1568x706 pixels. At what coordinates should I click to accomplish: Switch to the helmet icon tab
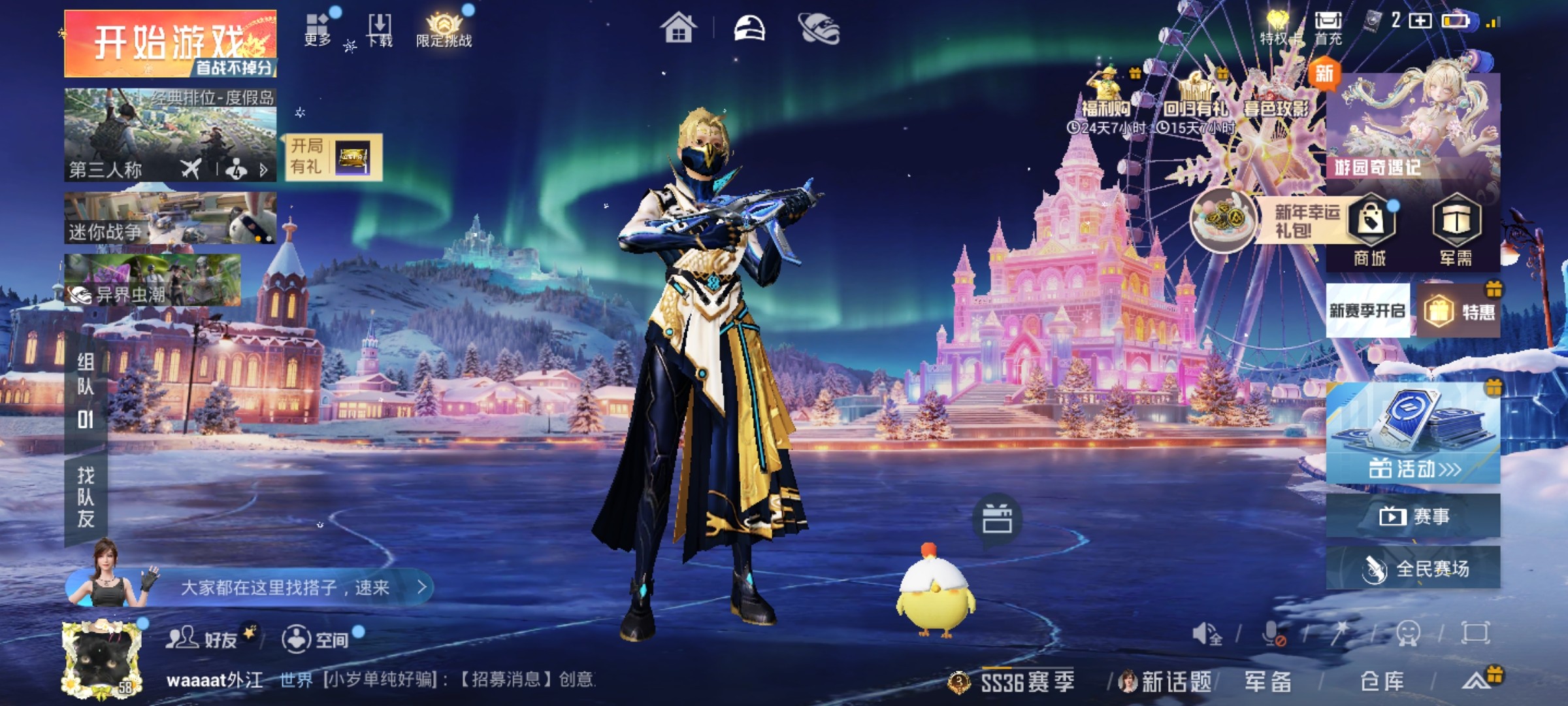click(x=749, y=29)
